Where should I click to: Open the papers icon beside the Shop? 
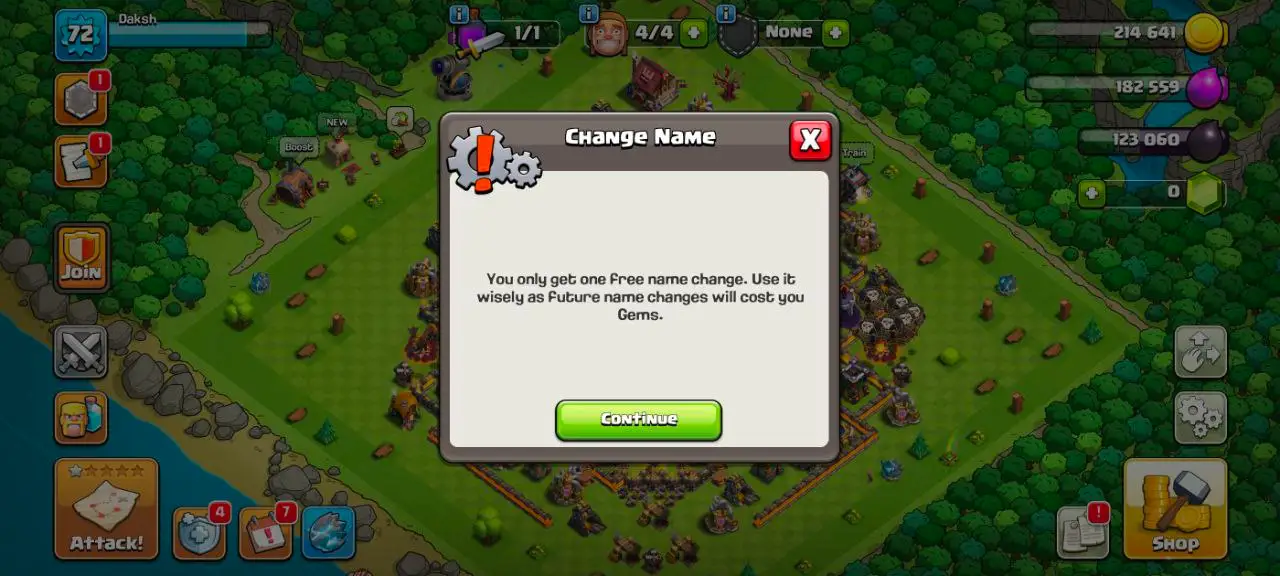1083,533
